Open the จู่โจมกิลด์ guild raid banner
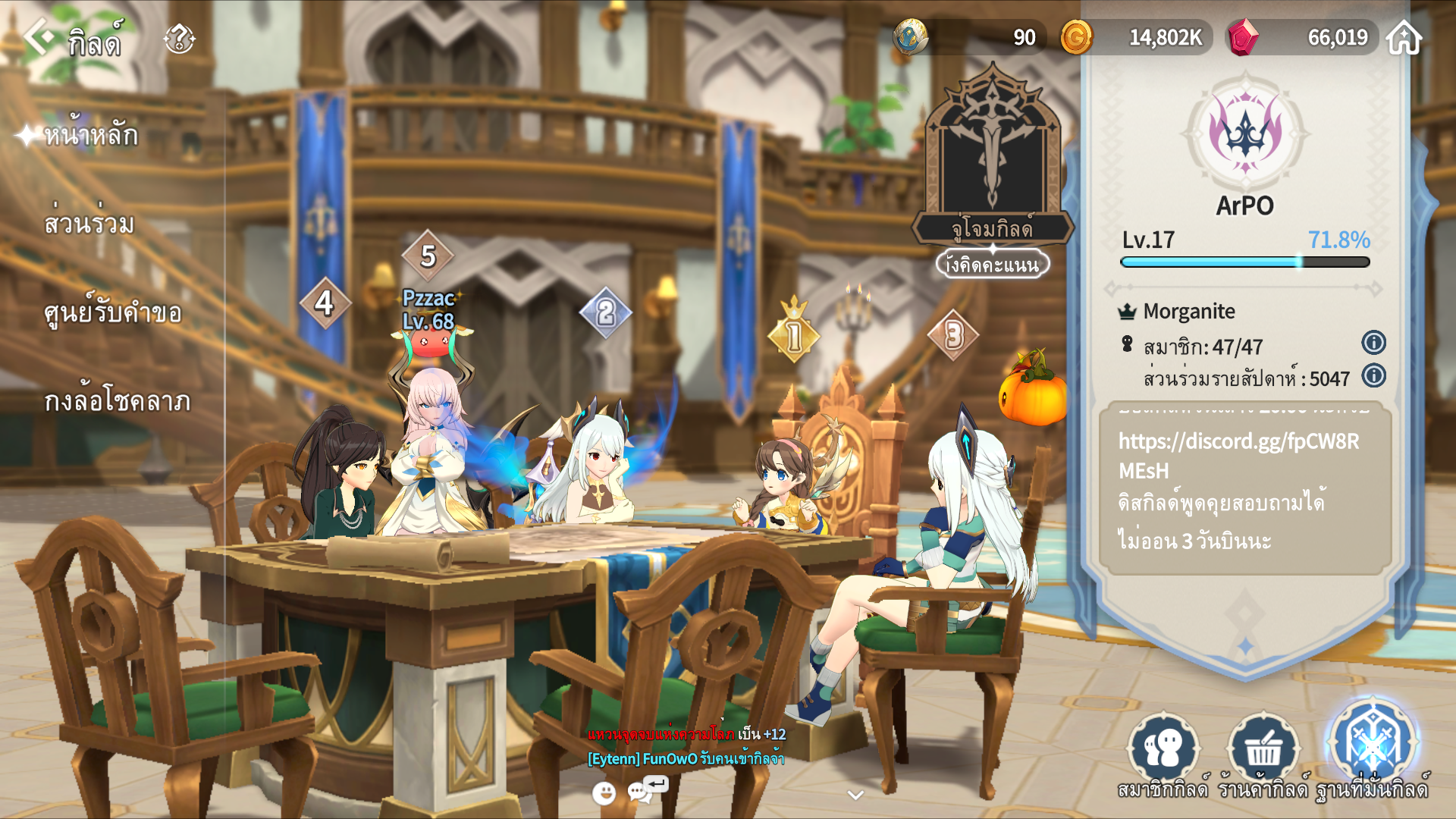1456x819 pixels. coord(992,159)
